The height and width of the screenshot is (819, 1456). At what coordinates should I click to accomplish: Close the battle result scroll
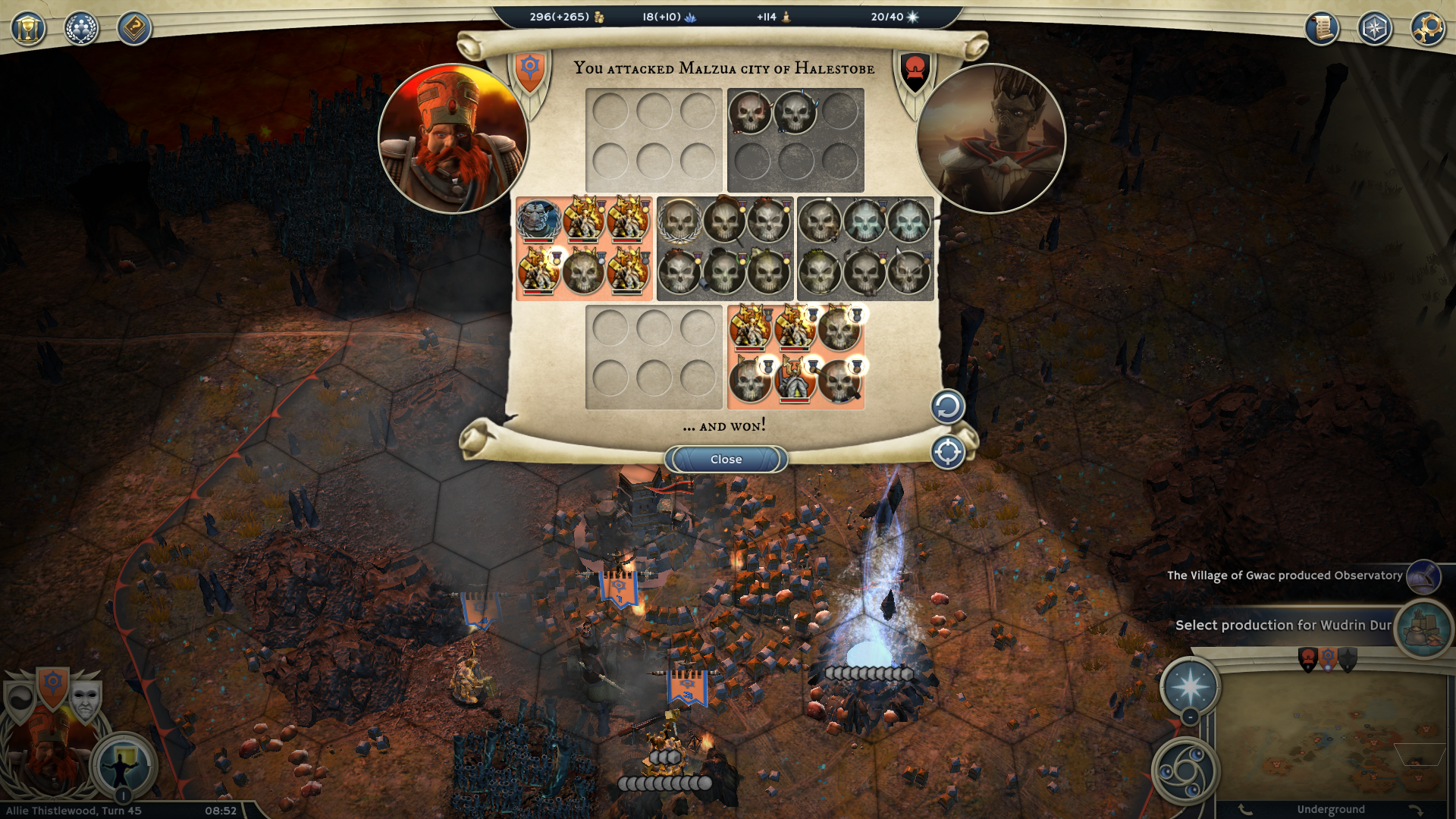tap(726, 460)
